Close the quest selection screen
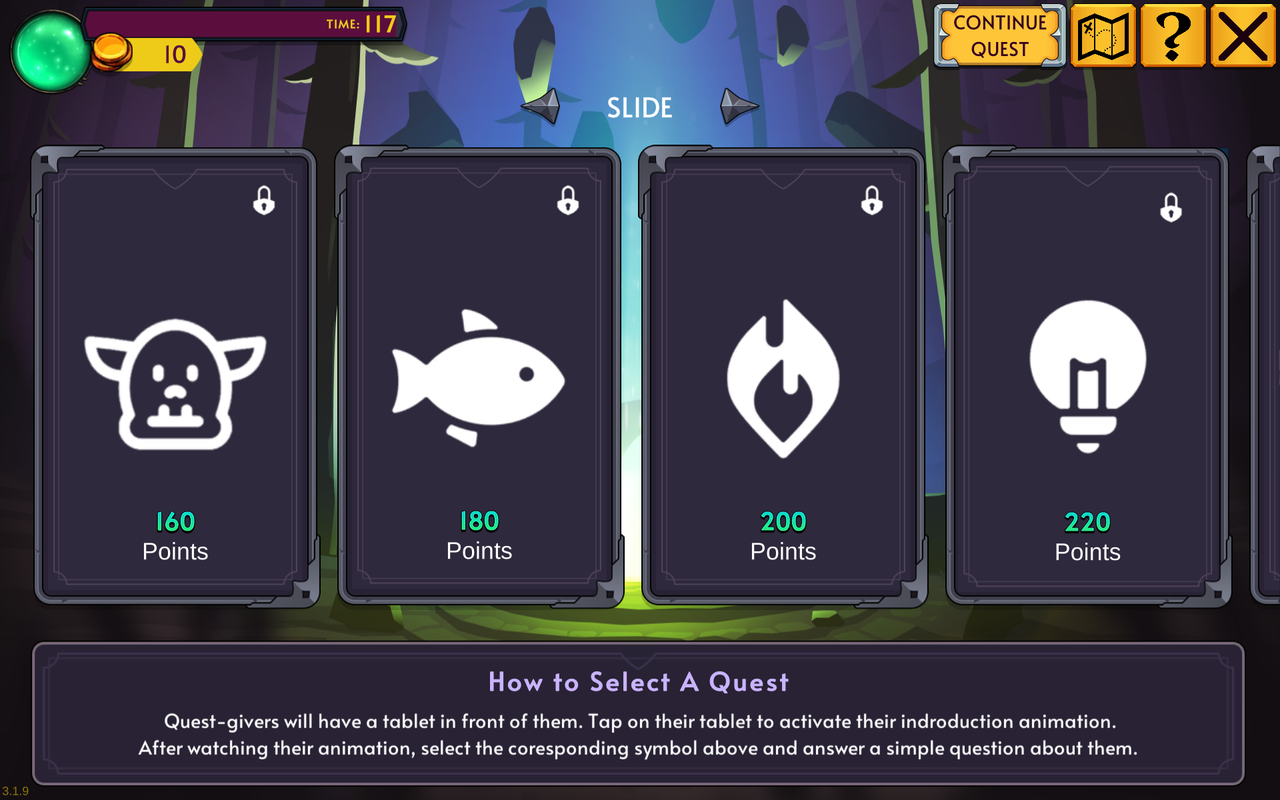Screen dimensions: 1280x800 tap(1243, 36)
